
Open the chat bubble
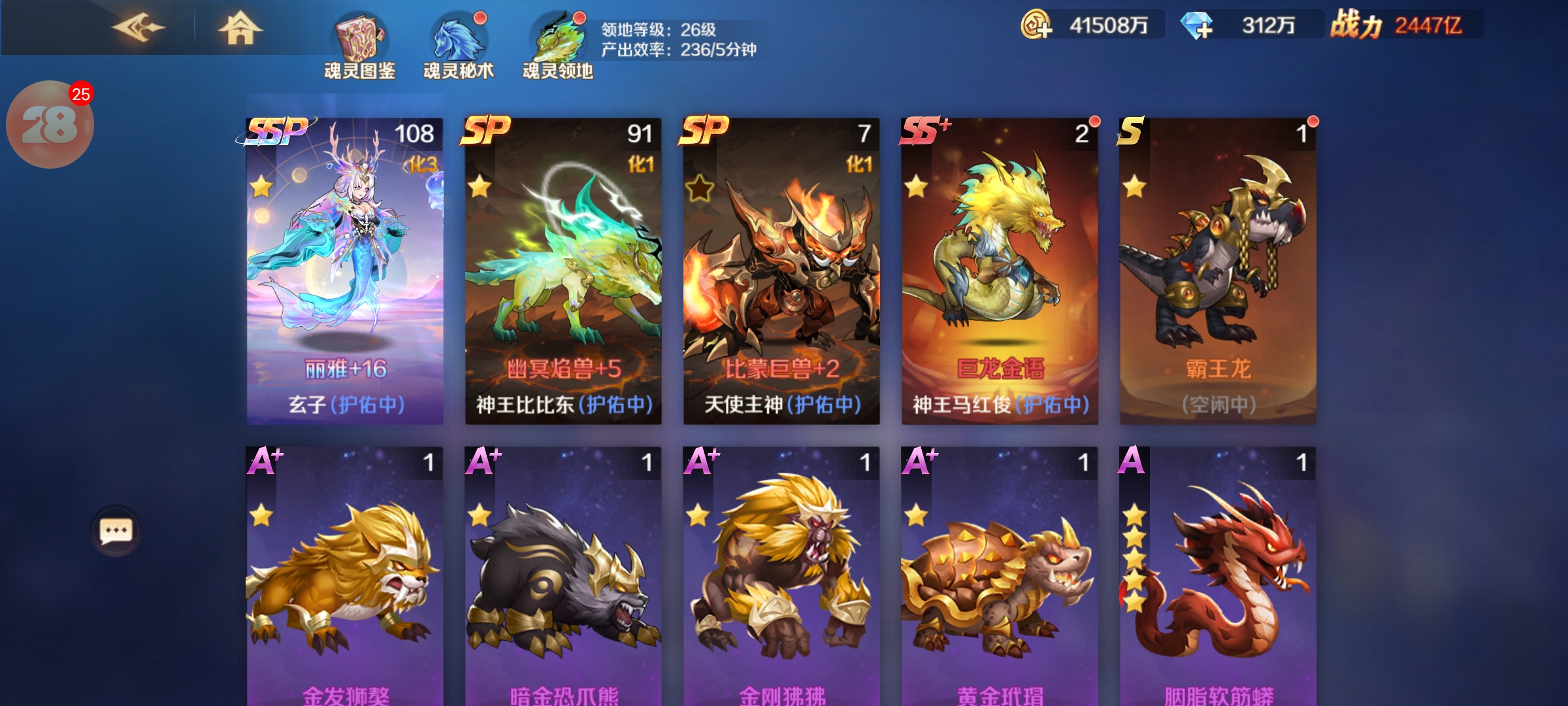click(116, 531)
